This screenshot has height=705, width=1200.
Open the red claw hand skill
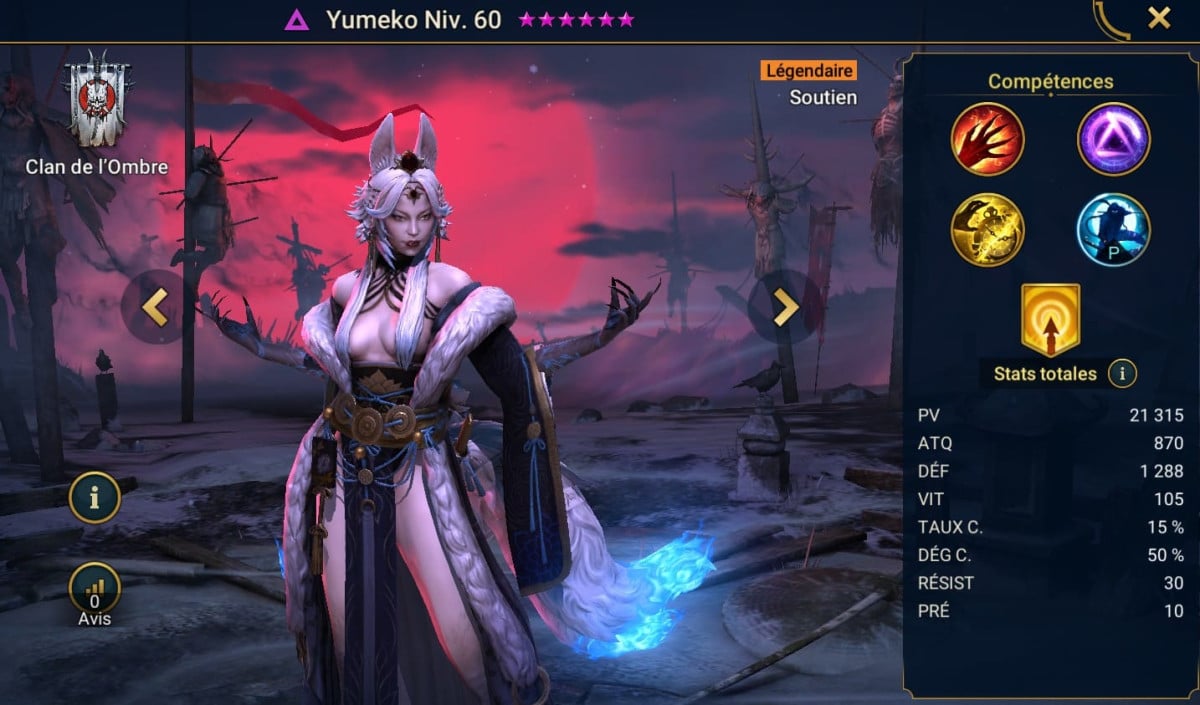pyautogui.click(x=987, y=139)
